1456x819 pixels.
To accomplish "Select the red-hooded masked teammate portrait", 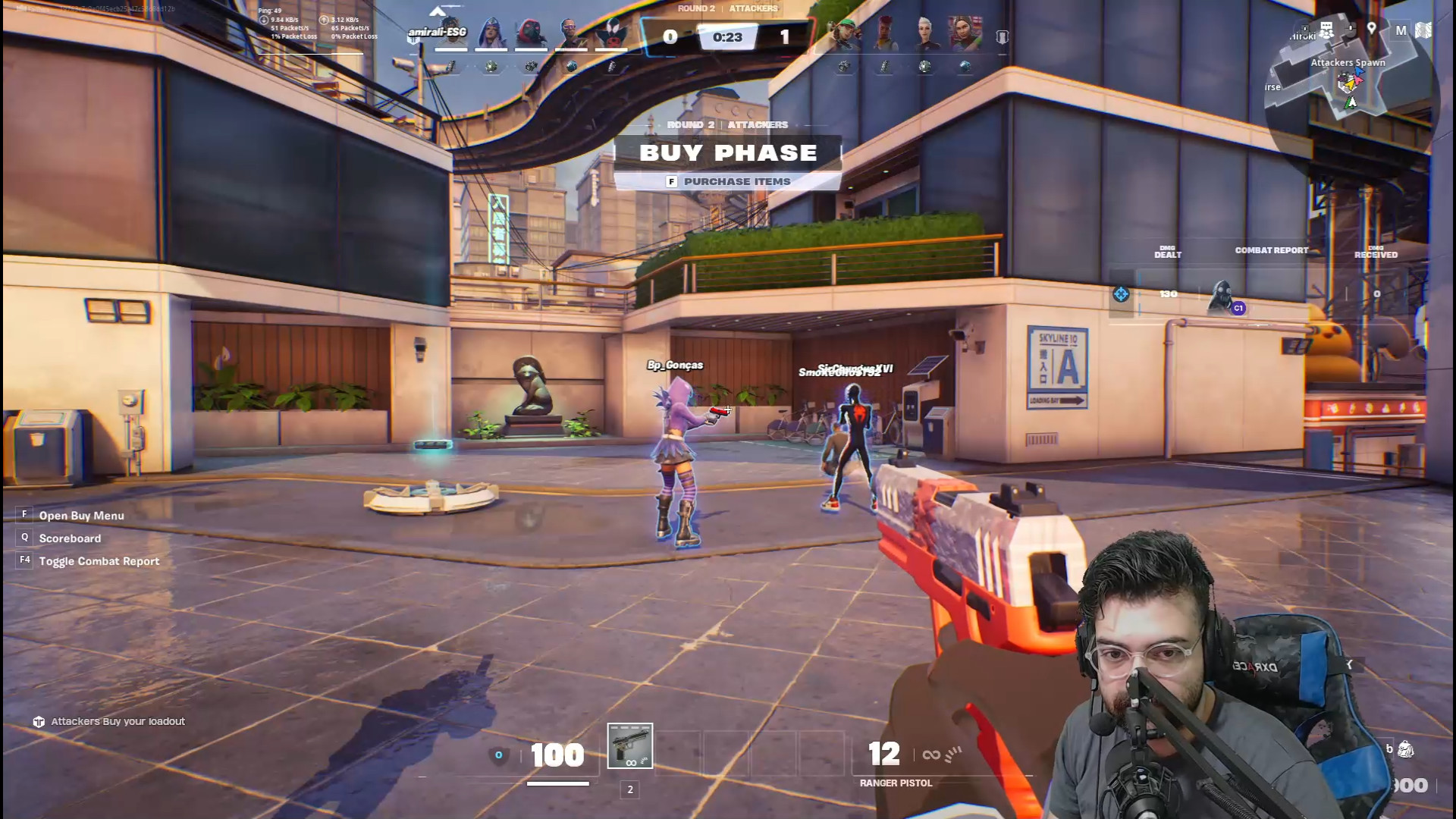I will (x=531, y=33).
